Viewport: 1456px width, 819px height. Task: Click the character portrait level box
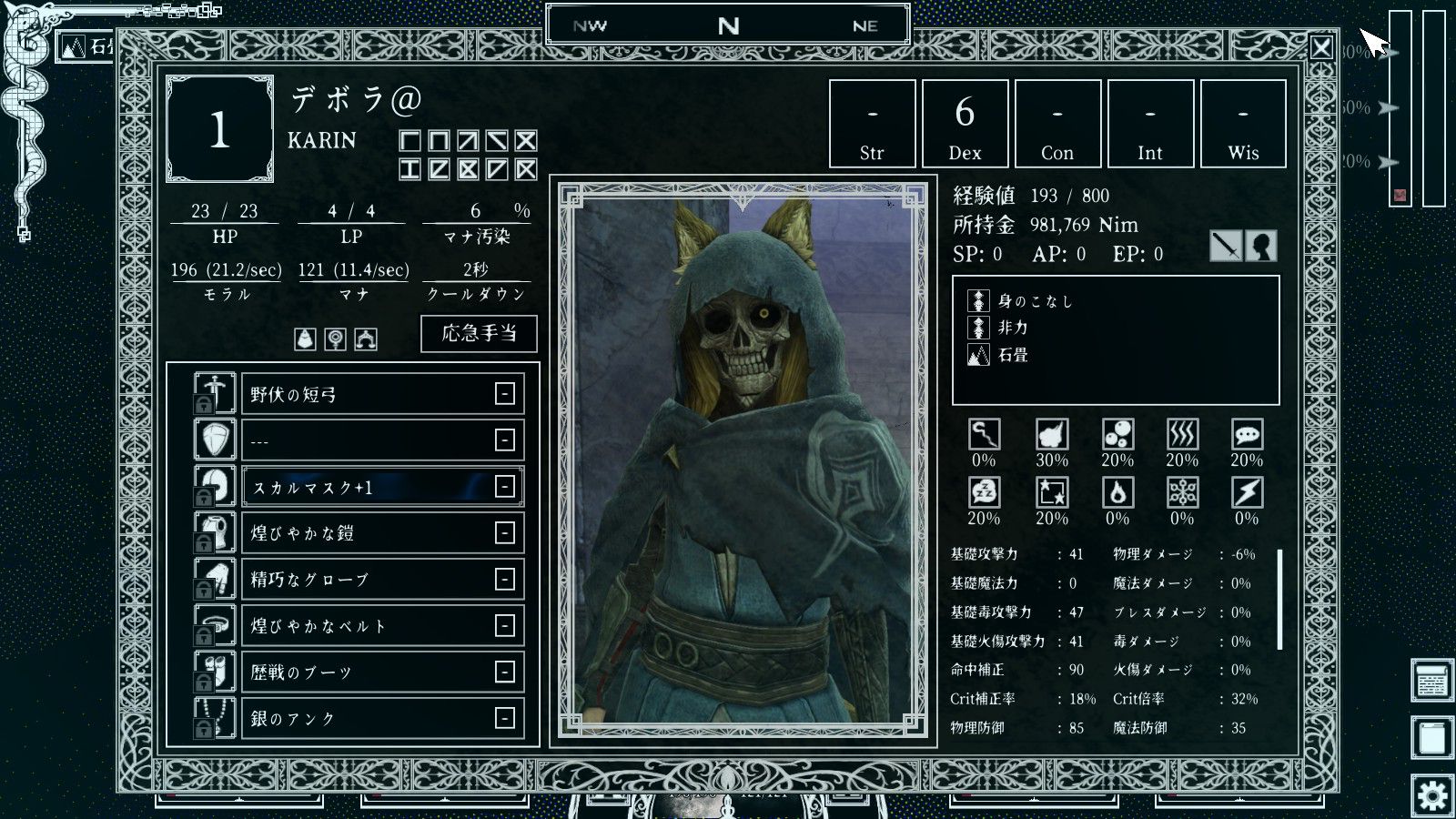219,129
